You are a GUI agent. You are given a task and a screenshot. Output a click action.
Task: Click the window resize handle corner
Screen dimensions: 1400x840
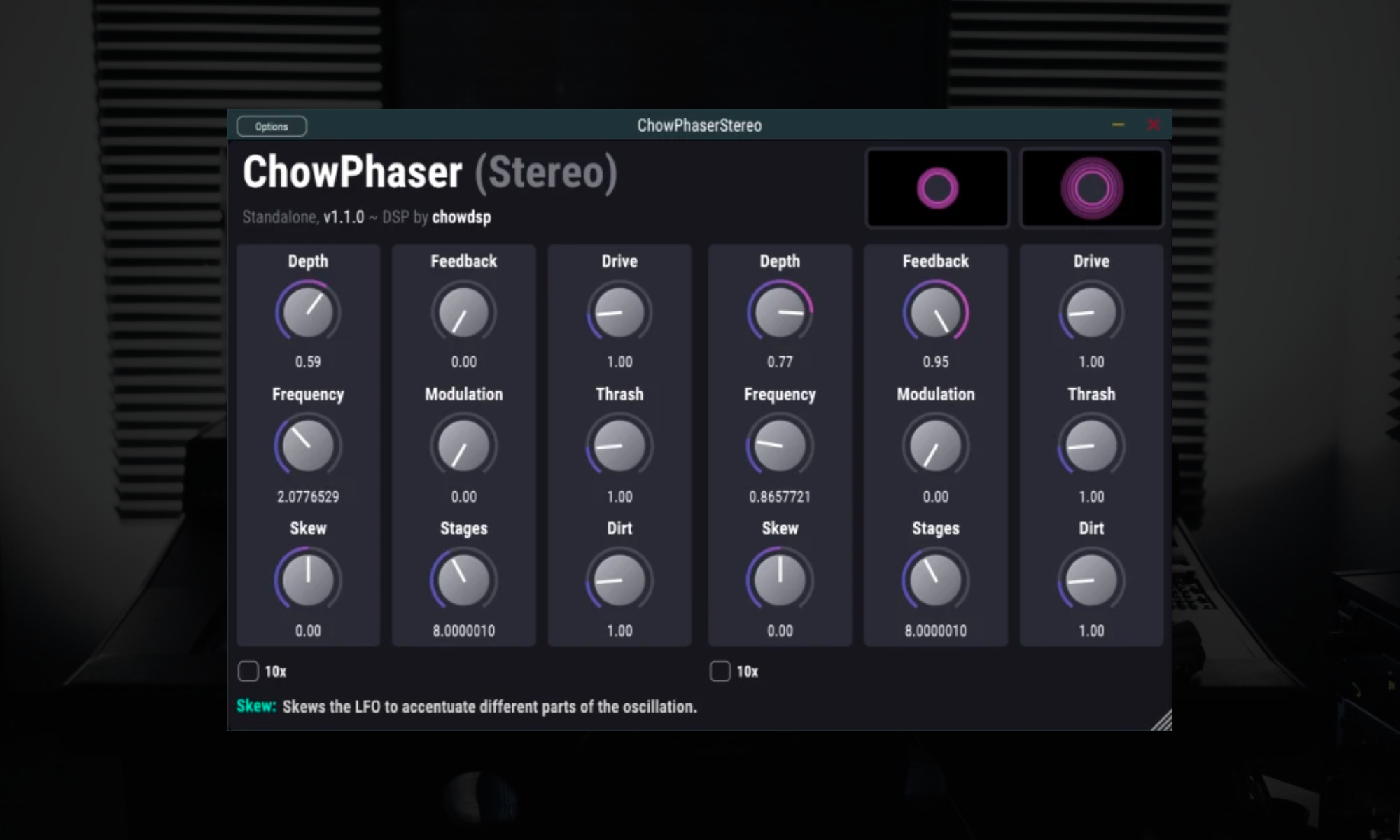tap(1163, 721)
